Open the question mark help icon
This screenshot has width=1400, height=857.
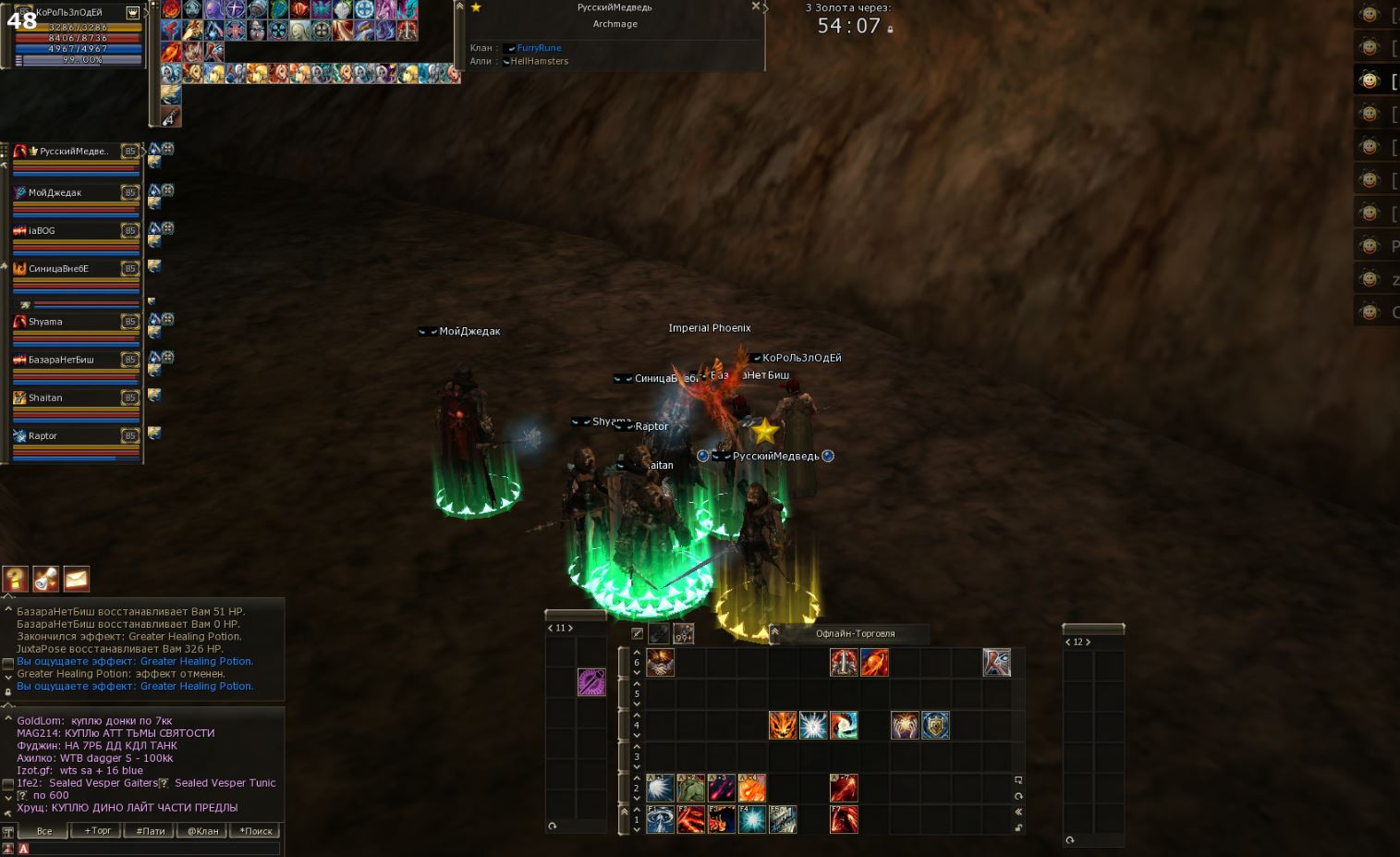(x=16, y=579)
